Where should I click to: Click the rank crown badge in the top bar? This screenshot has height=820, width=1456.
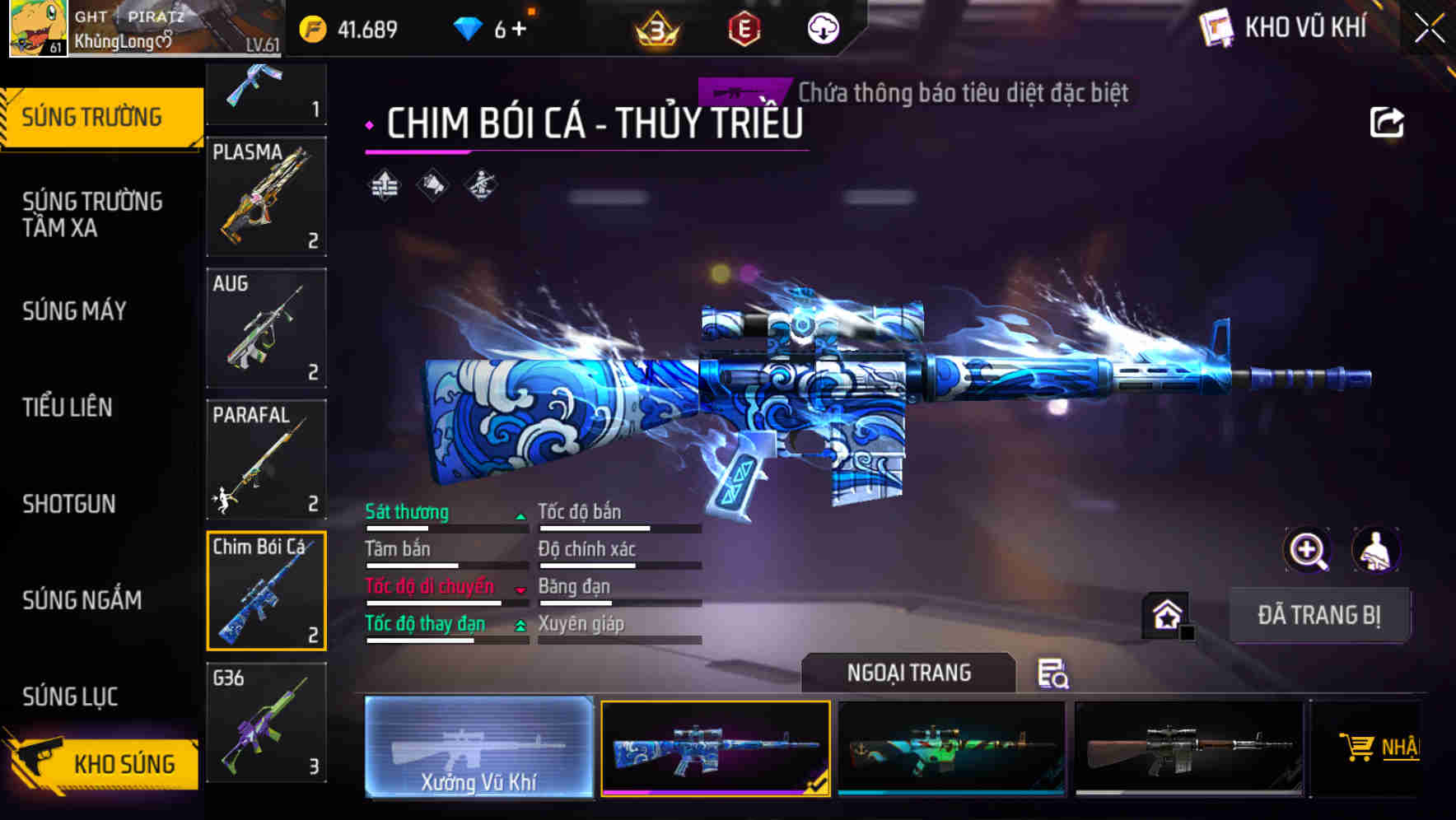pos(655,28)
